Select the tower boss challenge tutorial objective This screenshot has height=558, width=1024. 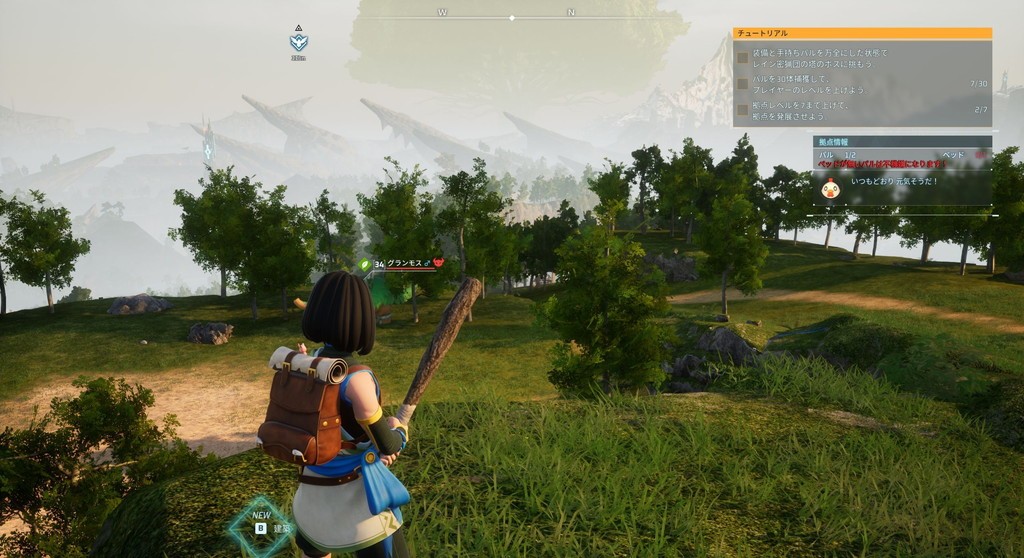point(860,57)
